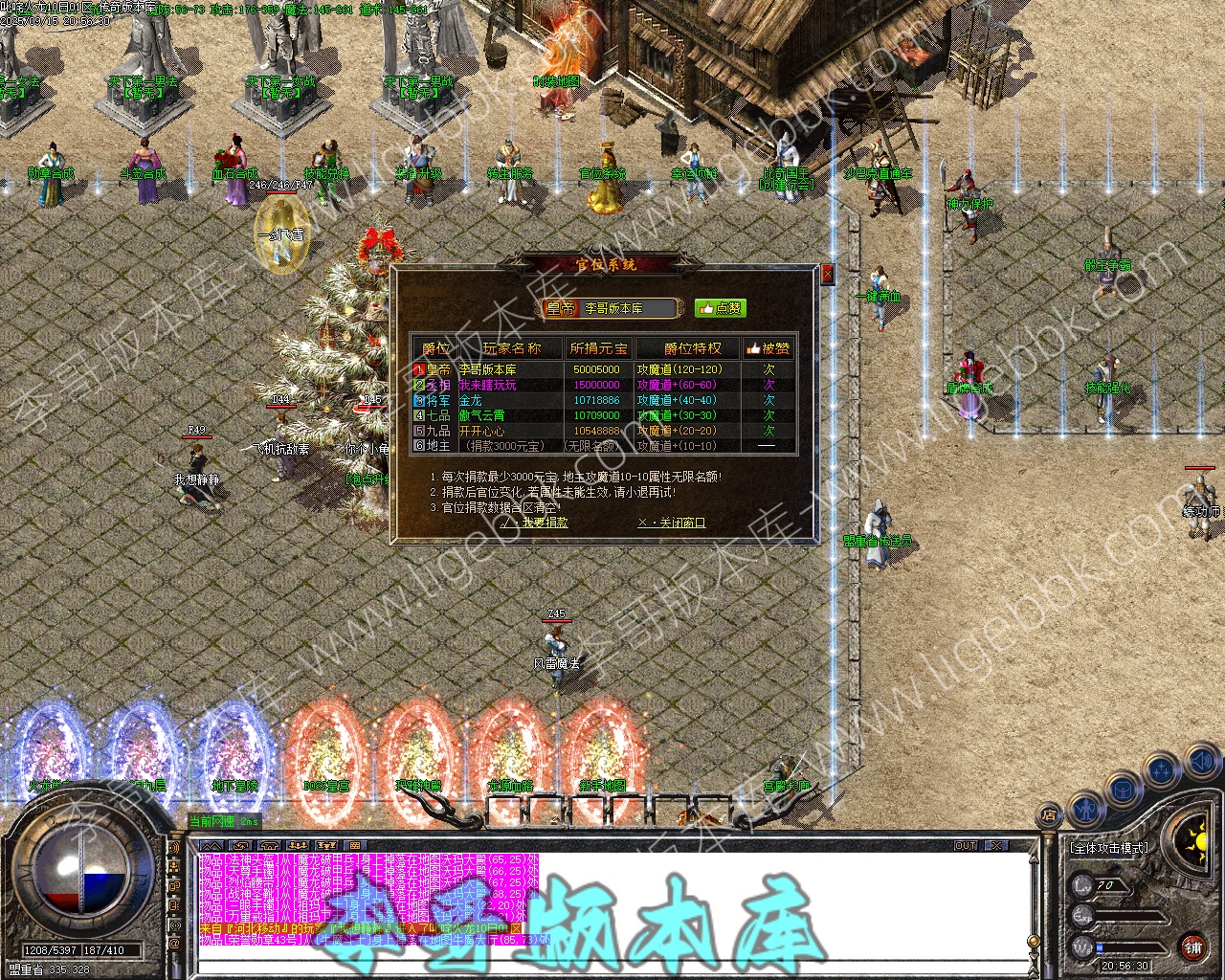Click the red 铺 stall button
Image resolution: width=1225 pixels, height=980 pixels.
click(1192, 947)
